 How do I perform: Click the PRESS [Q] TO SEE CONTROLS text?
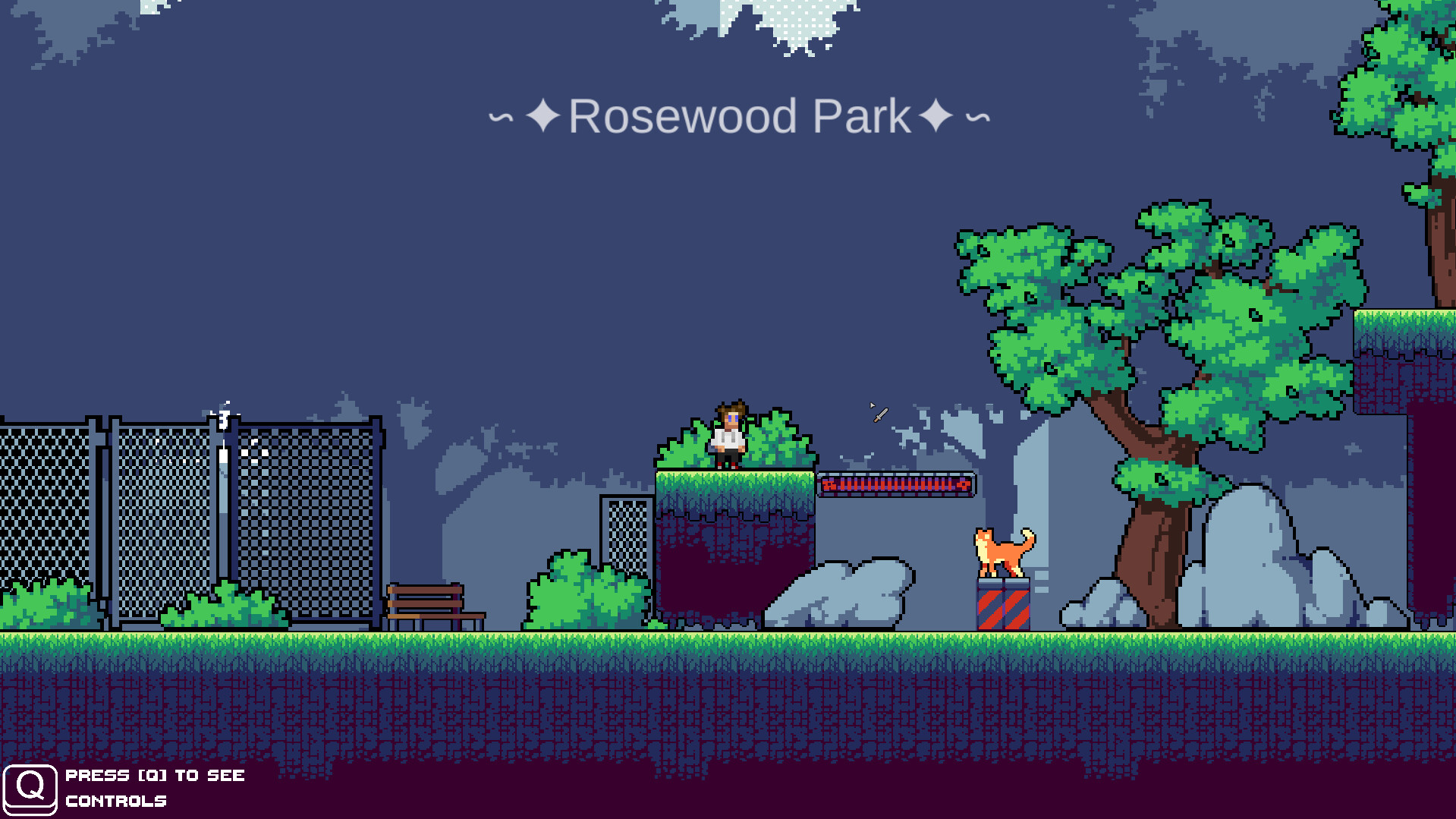point(154,788)
